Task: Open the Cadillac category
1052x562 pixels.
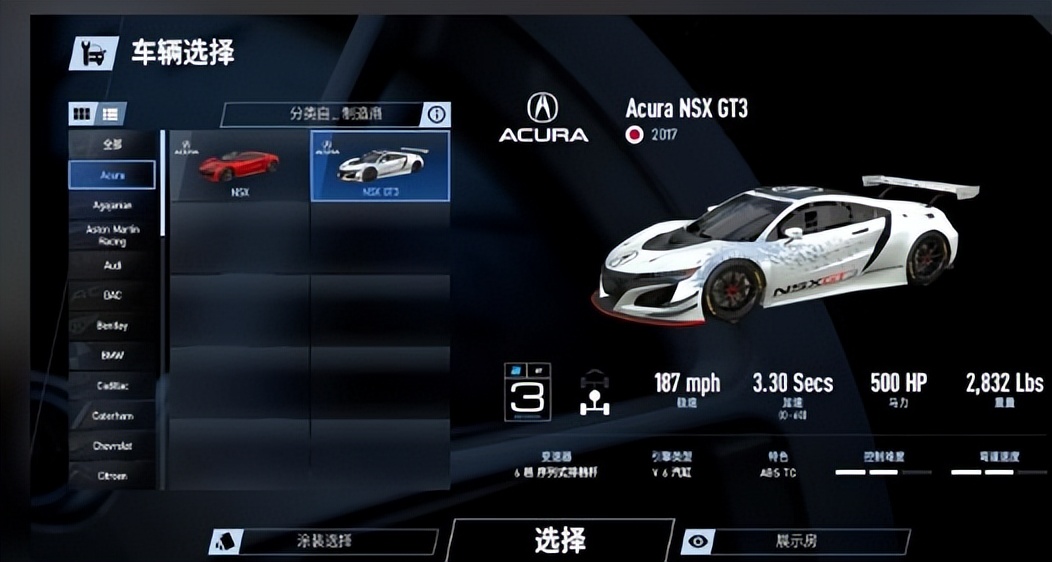Action: point(112,386)
